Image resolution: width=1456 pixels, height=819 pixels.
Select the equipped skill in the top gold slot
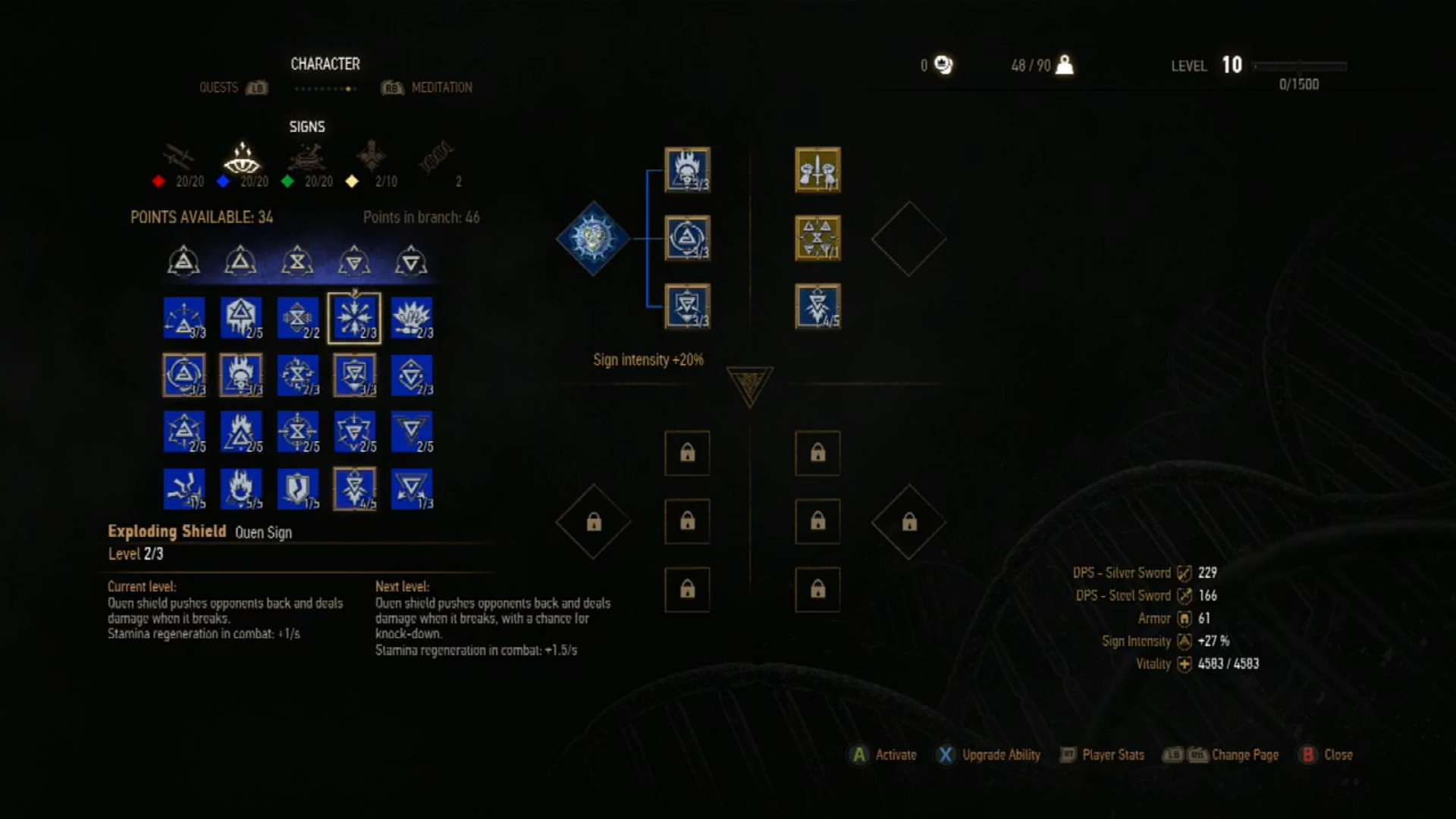pyautogui.click(x=817, y=171)
